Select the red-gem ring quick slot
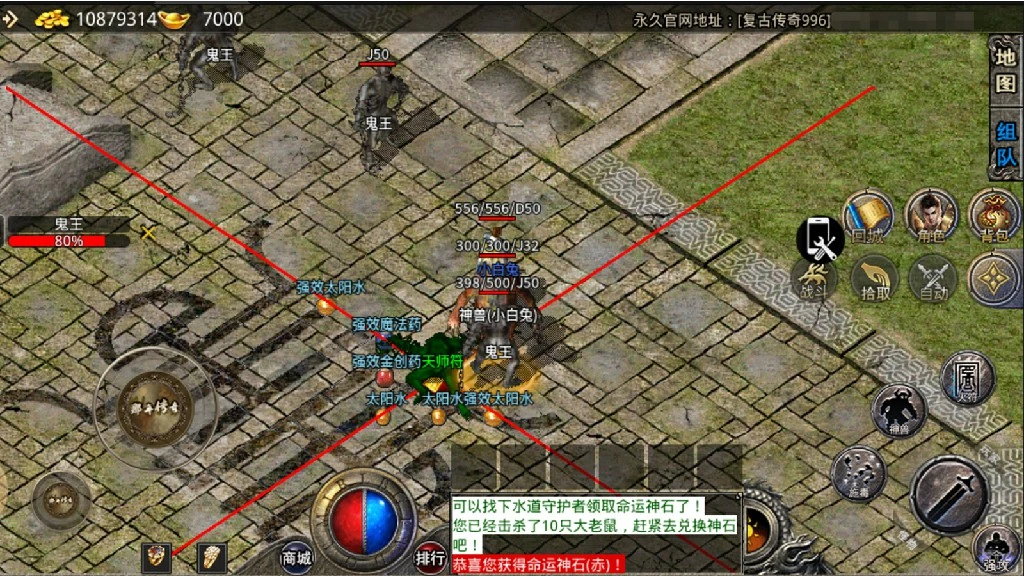This screenshot has height=576, width=1024. pos(155,557)
